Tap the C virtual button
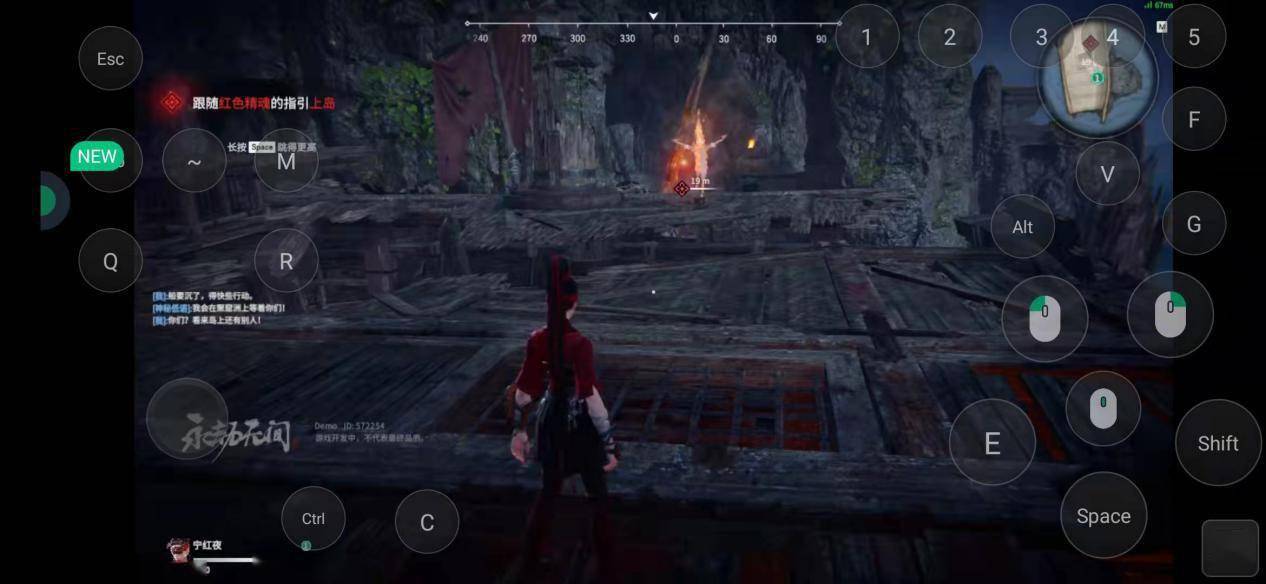 tap(427, 522)
